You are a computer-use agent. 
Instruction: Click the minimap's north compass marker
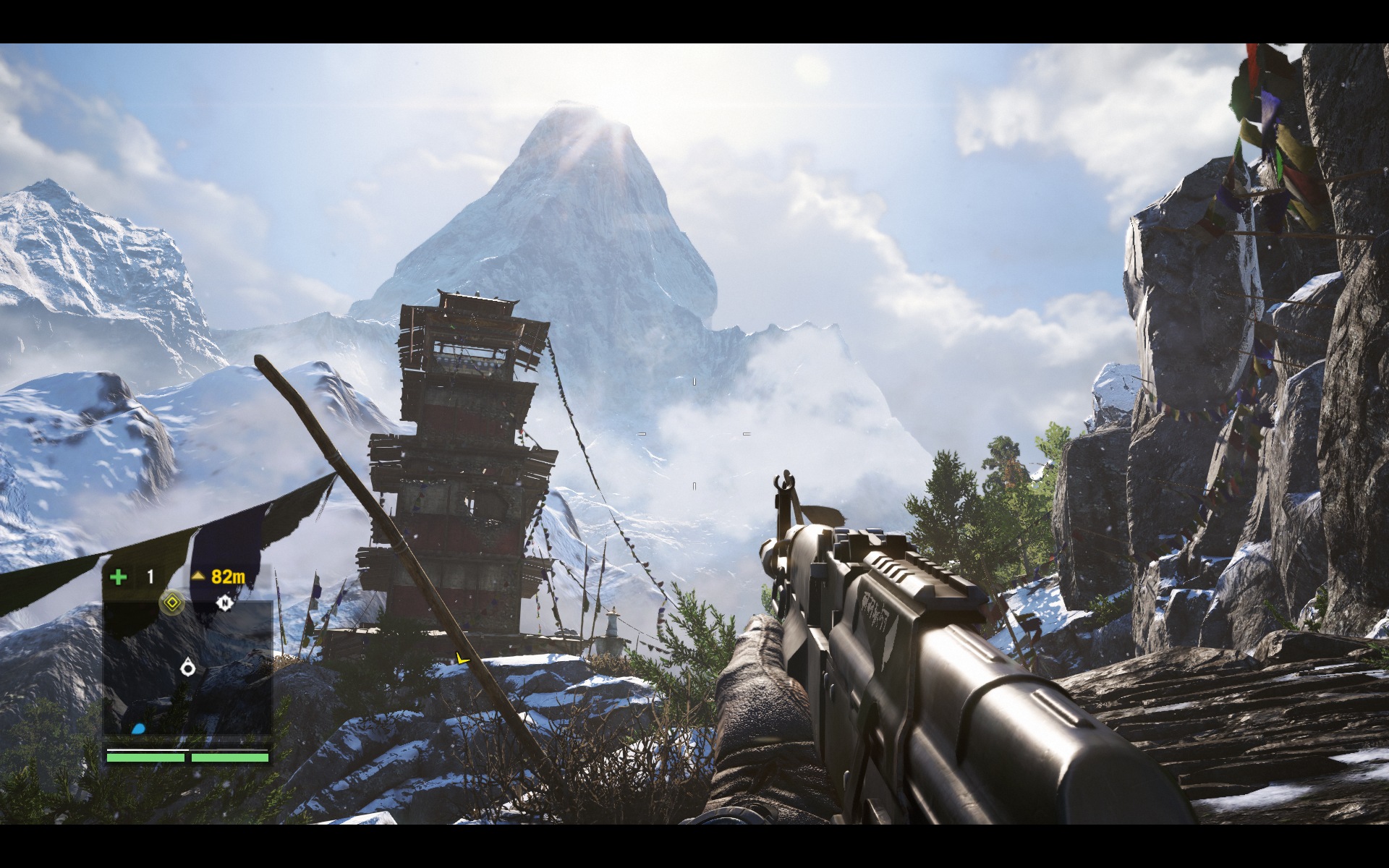(x=225, y=603)
